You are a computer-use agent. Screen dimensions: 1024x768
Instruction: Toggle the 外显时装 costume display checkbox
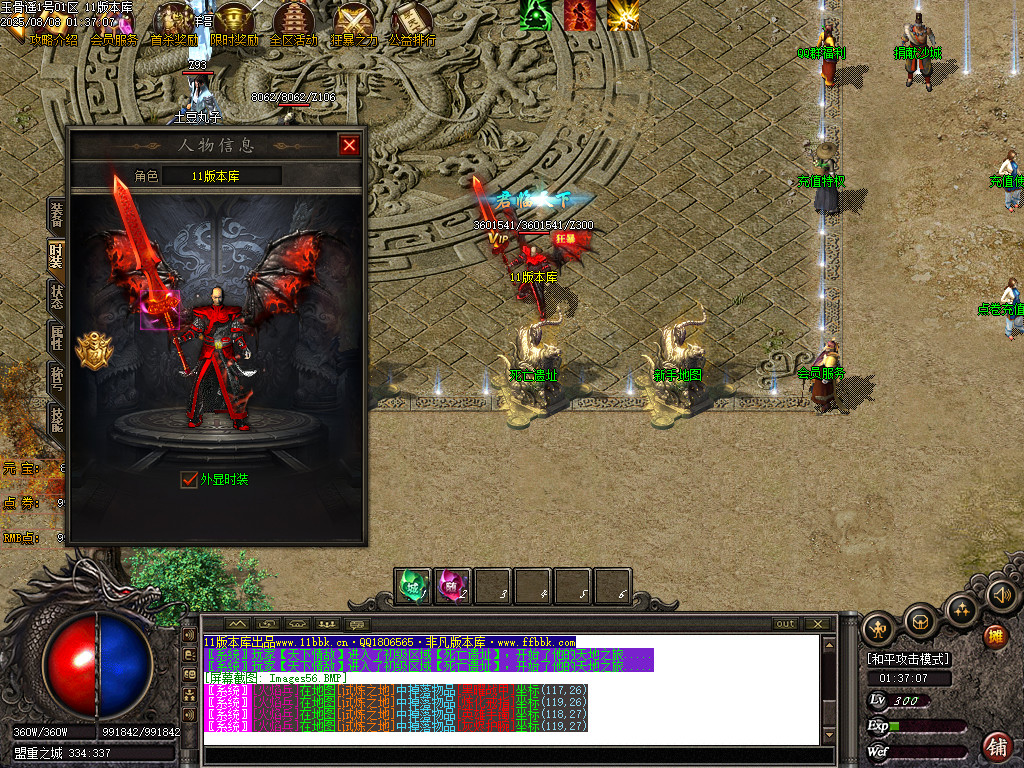point(189,480)
